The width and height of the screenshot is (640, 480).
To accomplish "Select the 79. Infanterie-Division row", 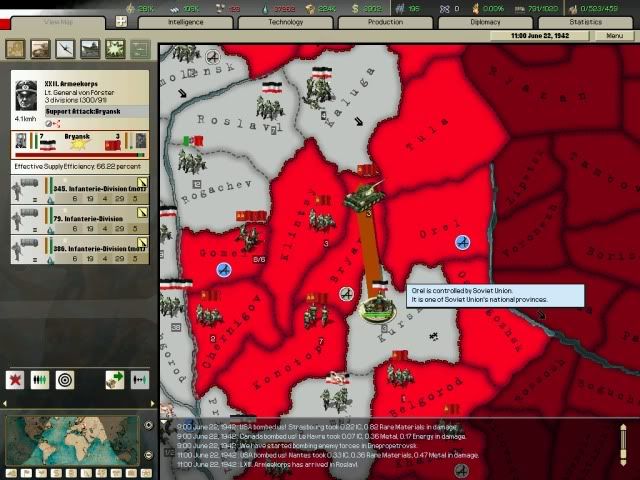I will (80, 217).
